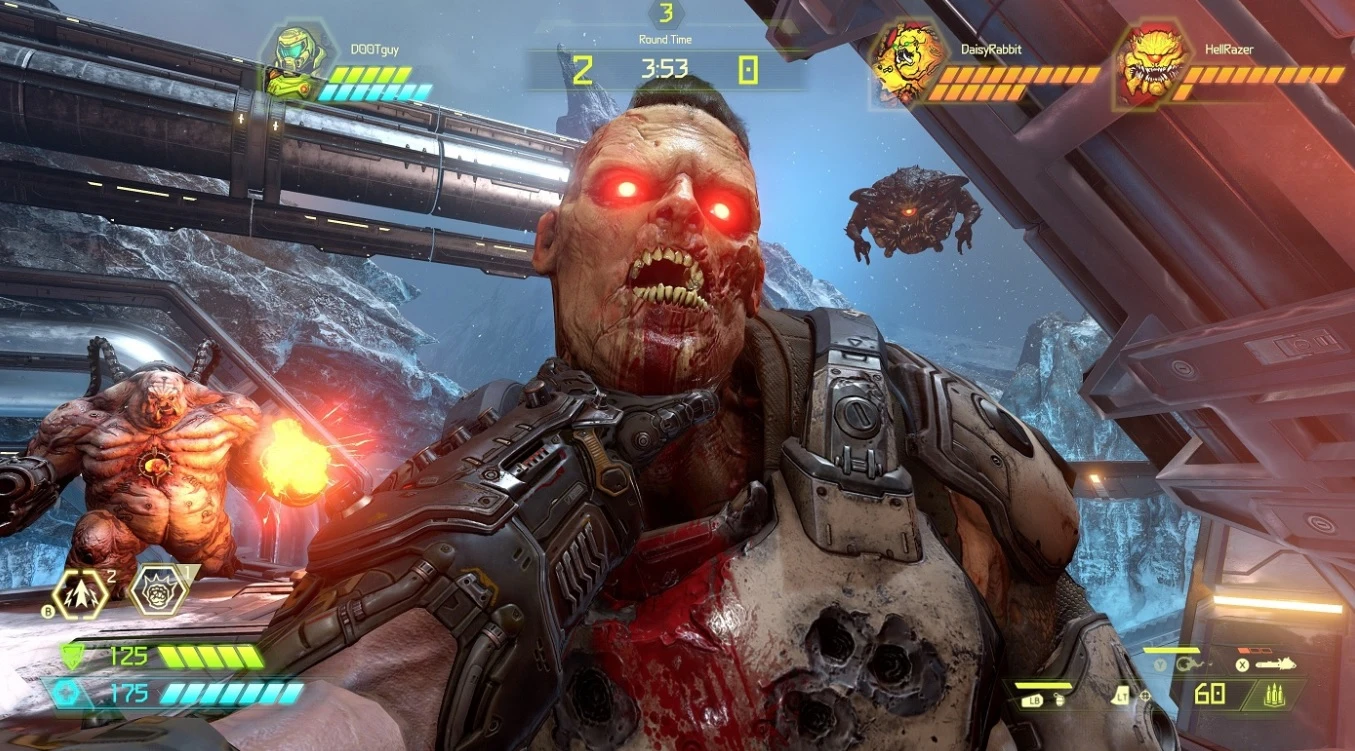Toggle the Y weapon swap indicator
Image resolution: width=1355 pixels, height=751 pixels.
[1161, 663]
